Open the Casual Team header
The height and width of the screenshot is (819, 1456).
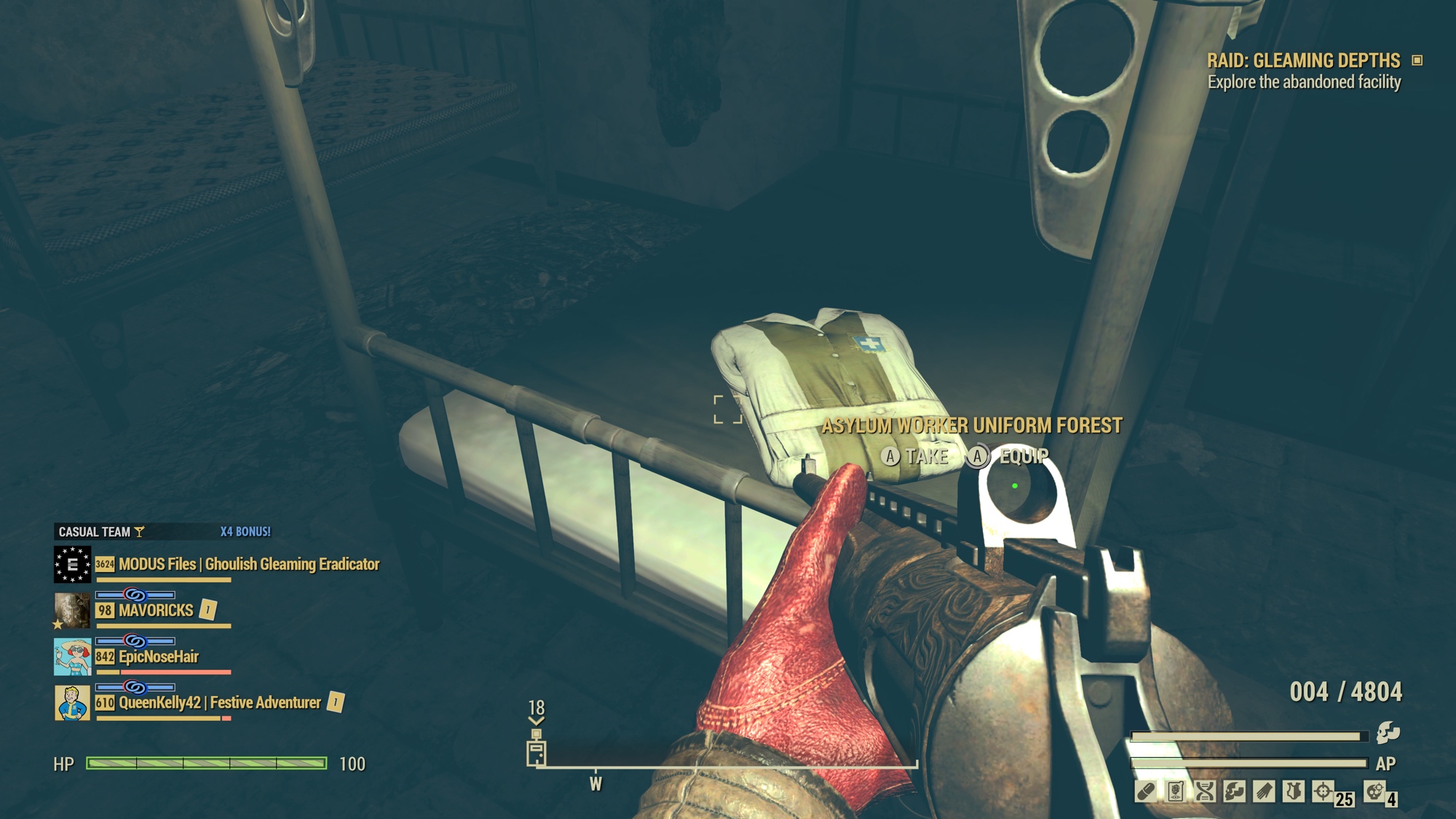[95, 532]
